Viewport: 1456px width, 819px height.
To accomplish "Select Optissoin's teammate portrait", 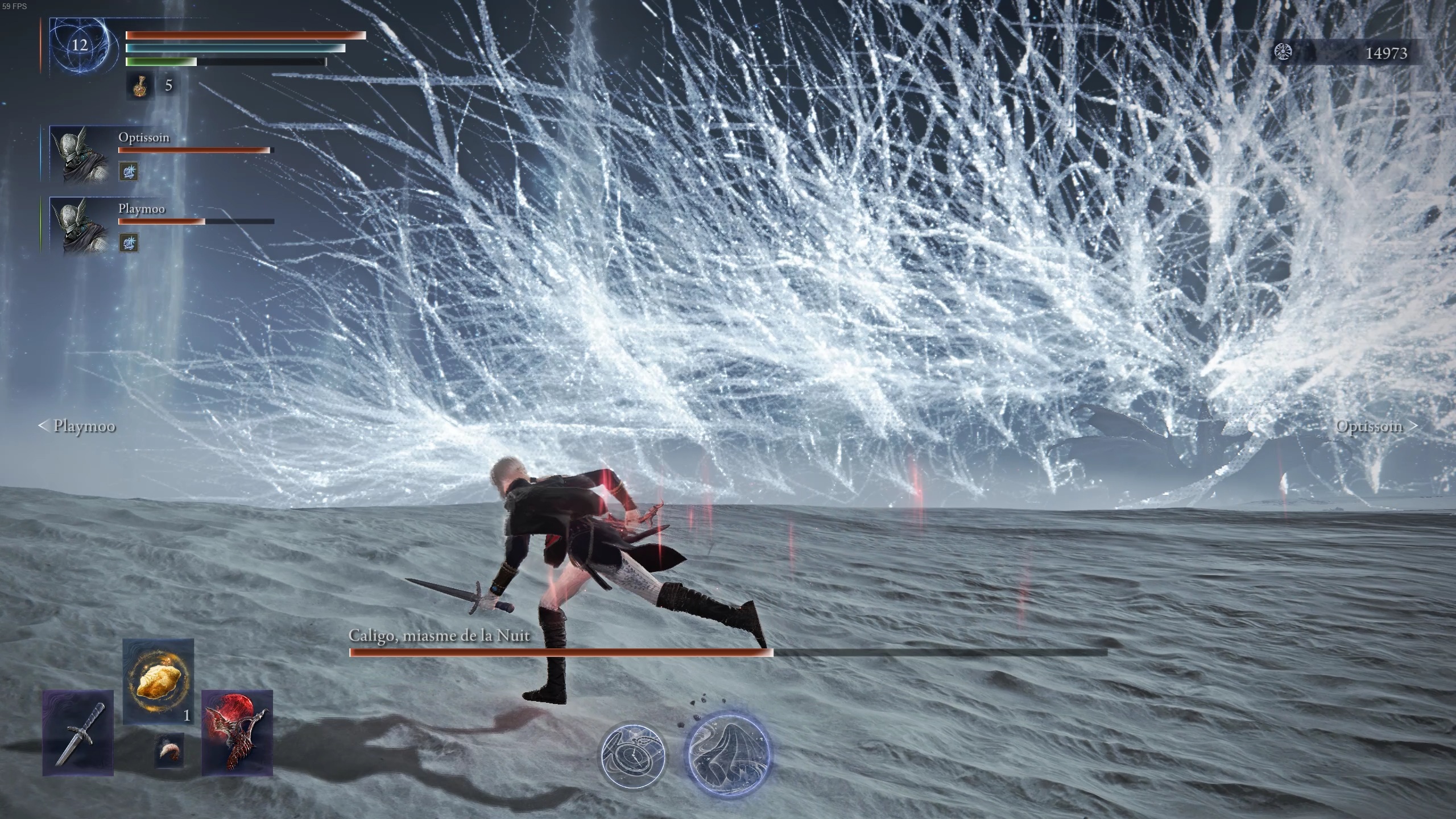I will click(x=80, y=155).
